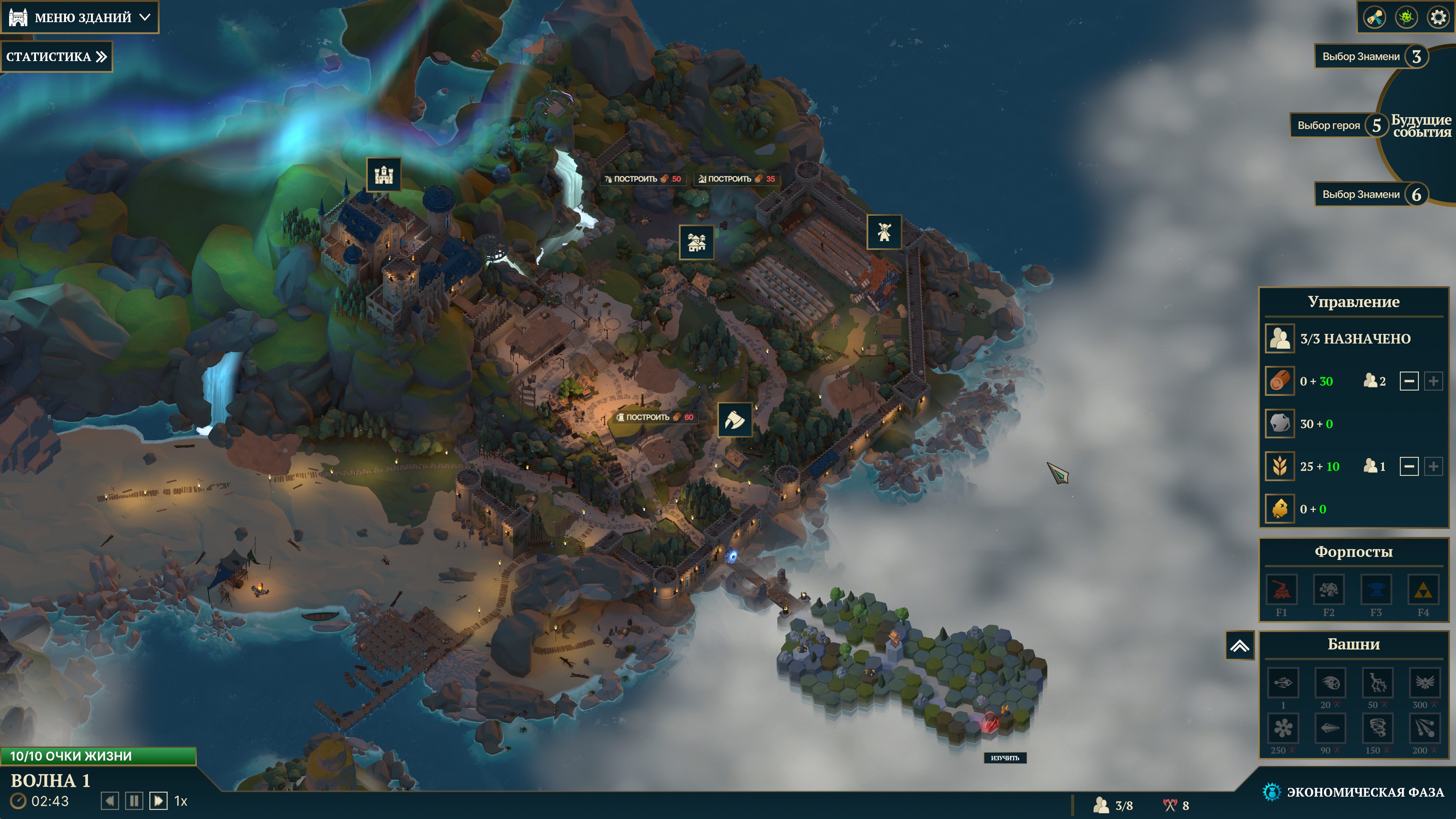Open the settings gear
The height and width of the screenshot is (819, 1456).
tap(1437, 17)
